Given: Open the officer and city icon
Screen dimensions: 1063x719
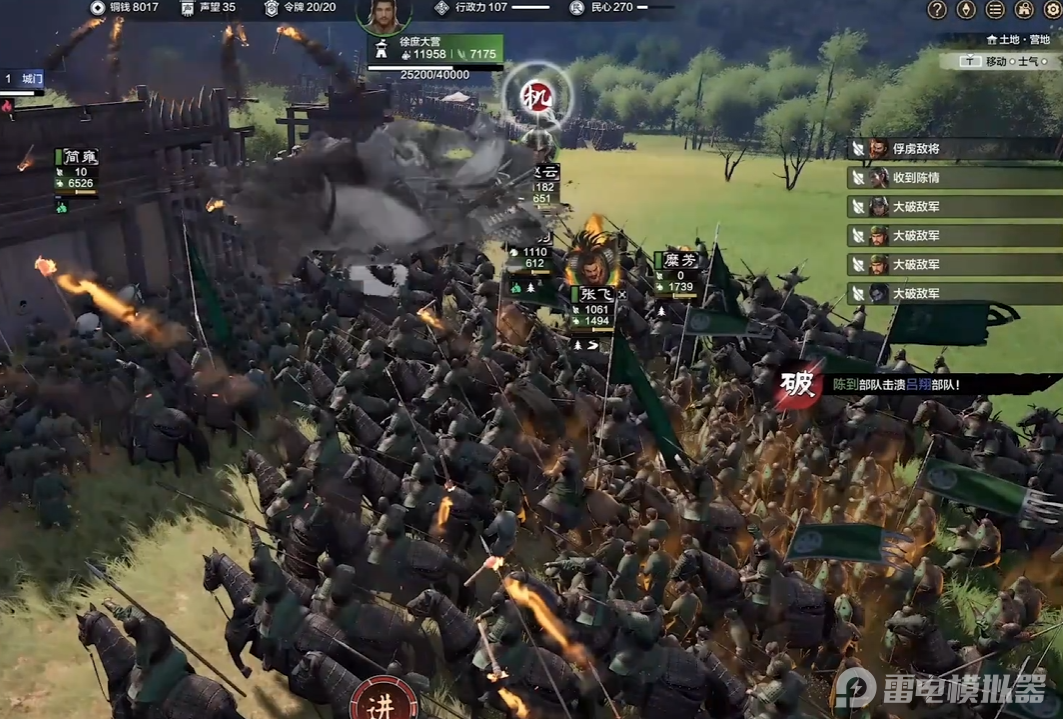Looking at the screenshot, I should coord(1024,9).
